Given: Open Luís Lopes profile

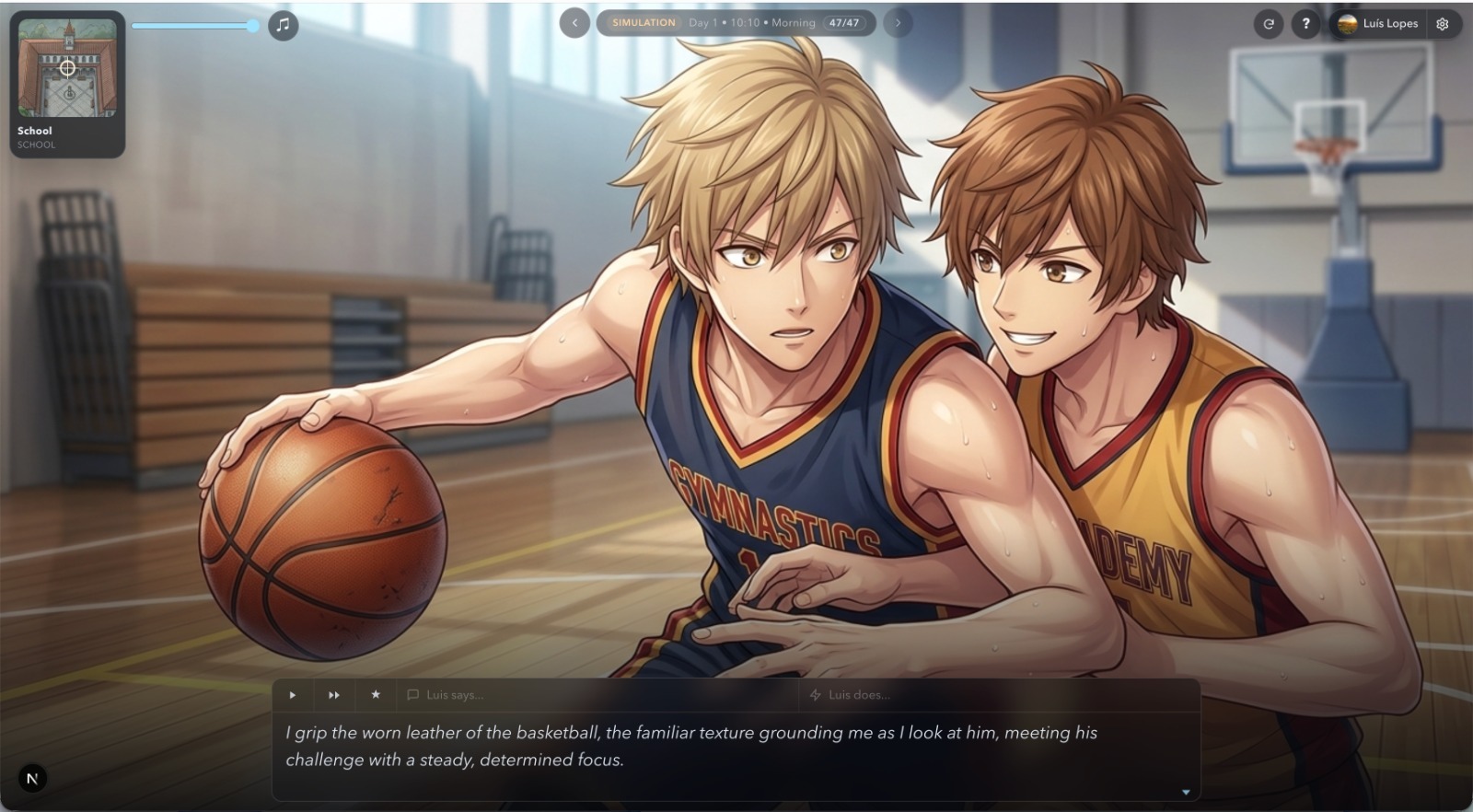Looking at the screenshot, I should click(1378, 24).
